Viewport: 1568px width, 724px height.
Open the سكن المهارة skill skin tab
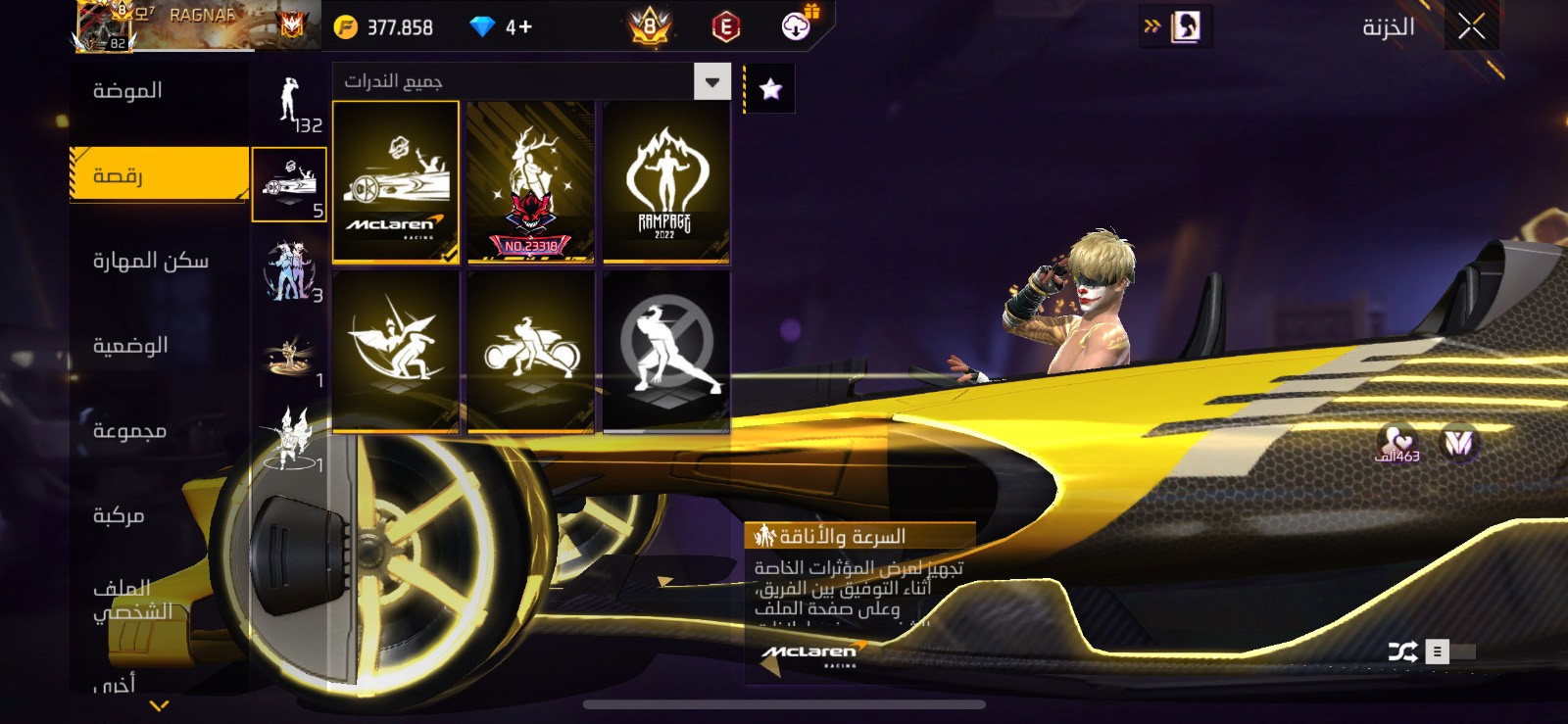pos(151,261)
